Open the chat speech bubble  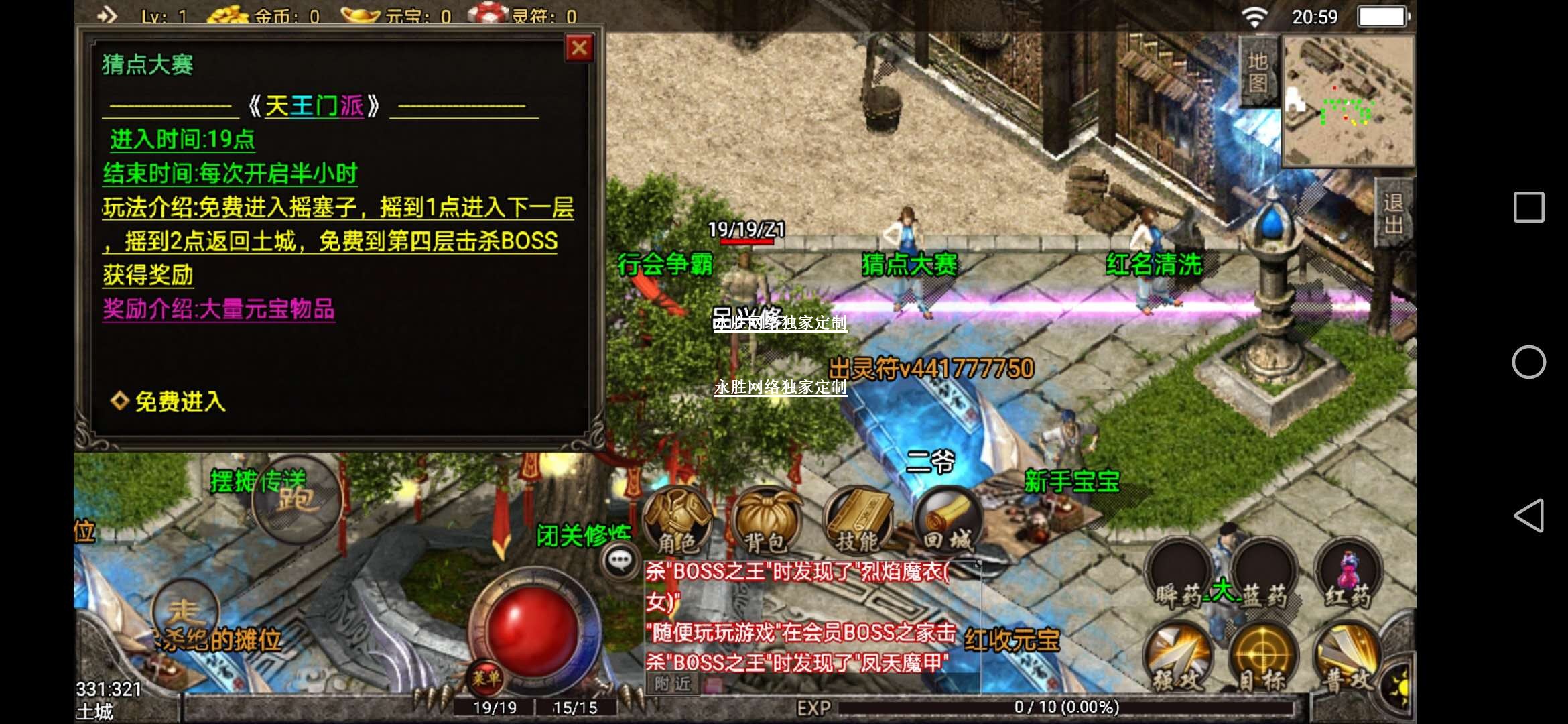coord(620,560)
